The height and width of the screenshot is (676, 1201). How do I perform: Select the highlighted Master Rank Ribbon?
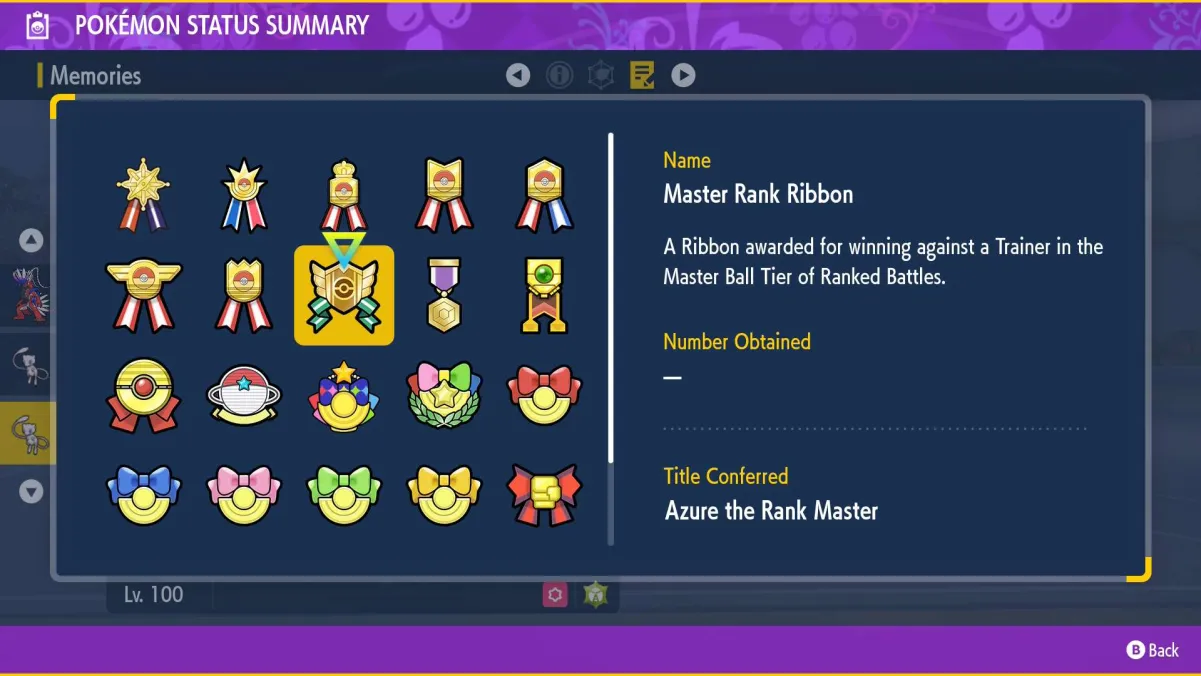pyautogui.click(x=344, y=296)
